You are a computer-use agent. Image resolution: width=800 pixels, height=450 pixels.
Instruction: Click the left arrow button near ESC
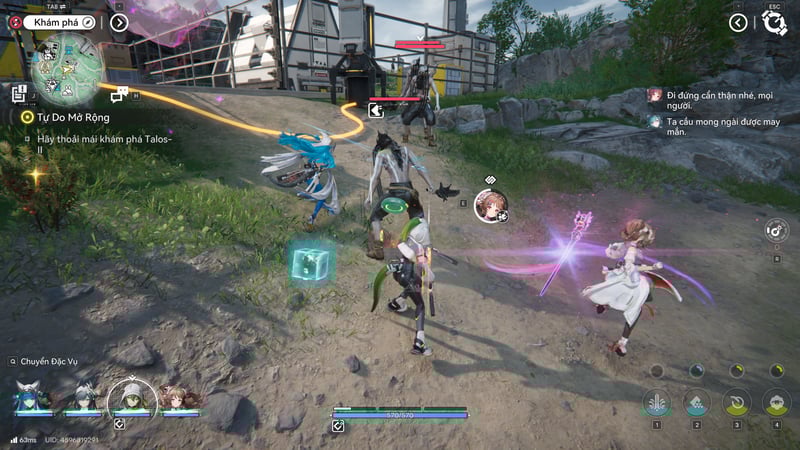point(738,22)
